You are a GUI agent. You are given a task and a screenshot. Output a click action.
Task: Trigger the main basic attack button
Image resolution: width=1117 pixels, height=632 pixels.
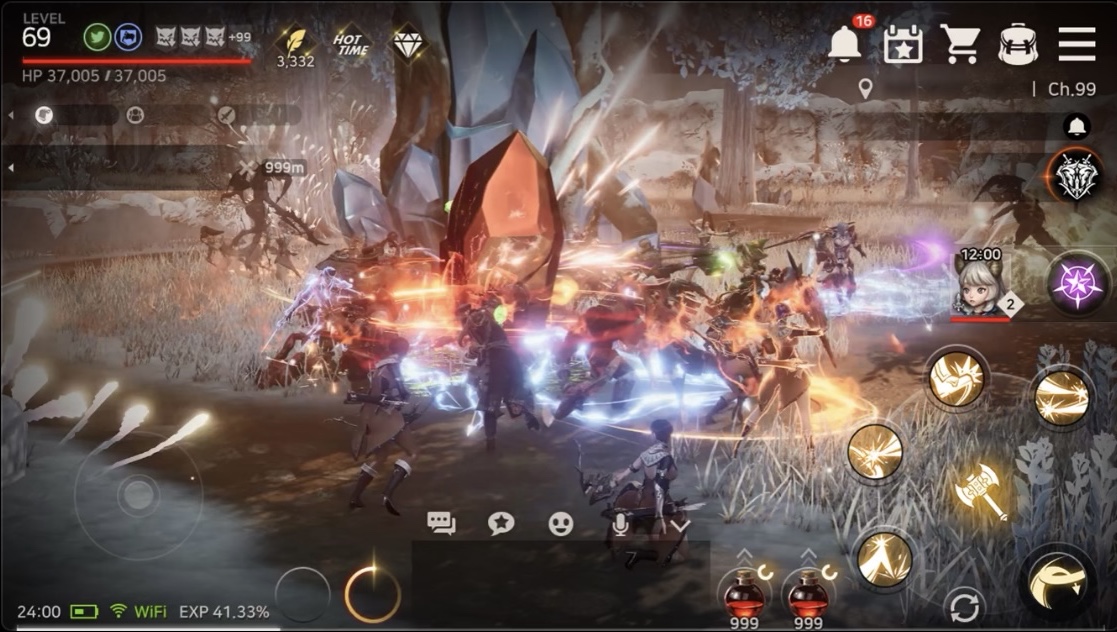point(1057,584)
